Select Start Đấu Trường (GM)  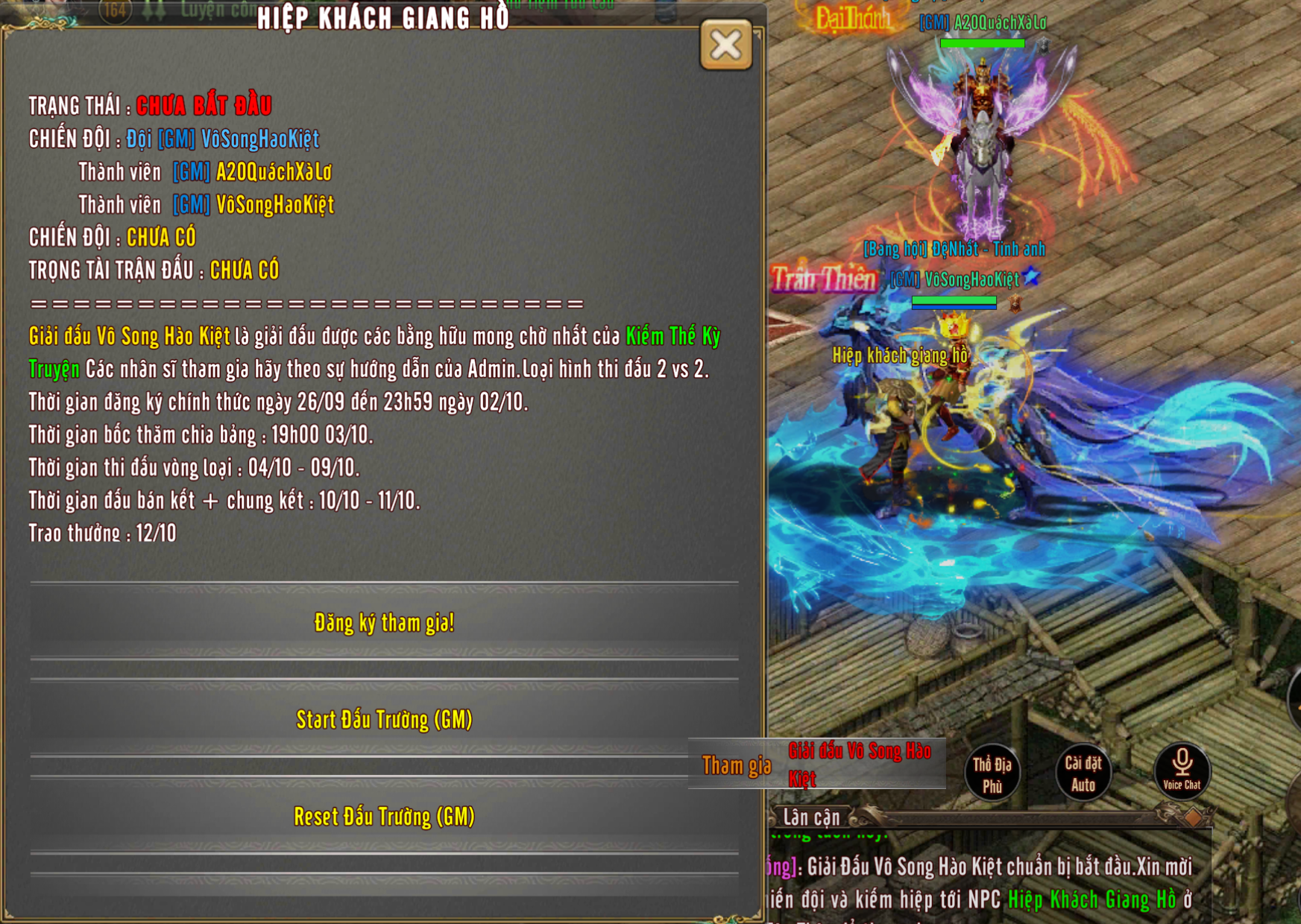[384, 720]
